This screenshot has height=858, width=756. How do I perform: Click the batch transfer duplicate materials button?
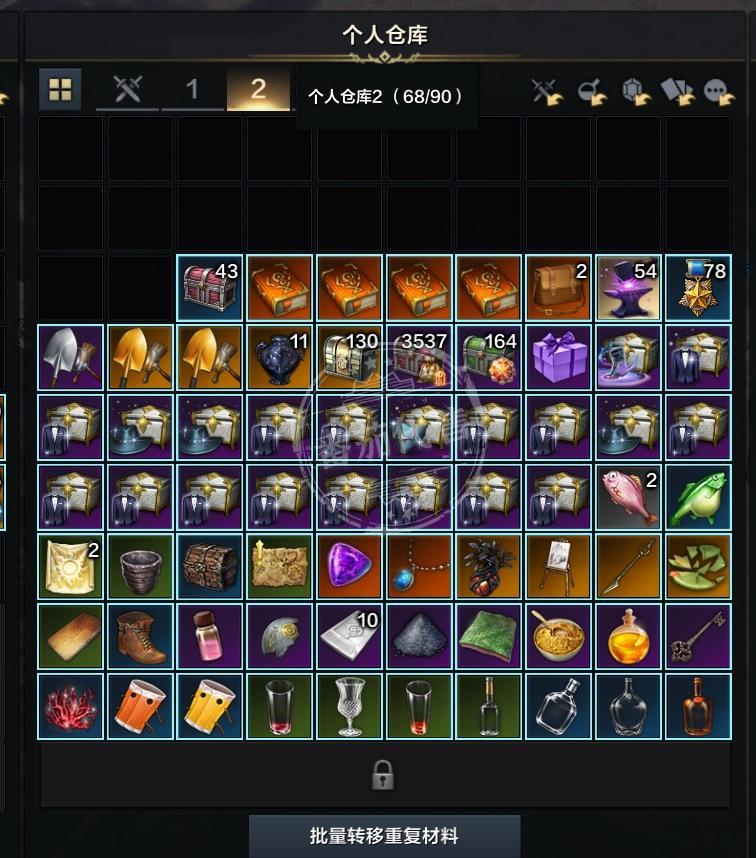[x=384, y=835]
